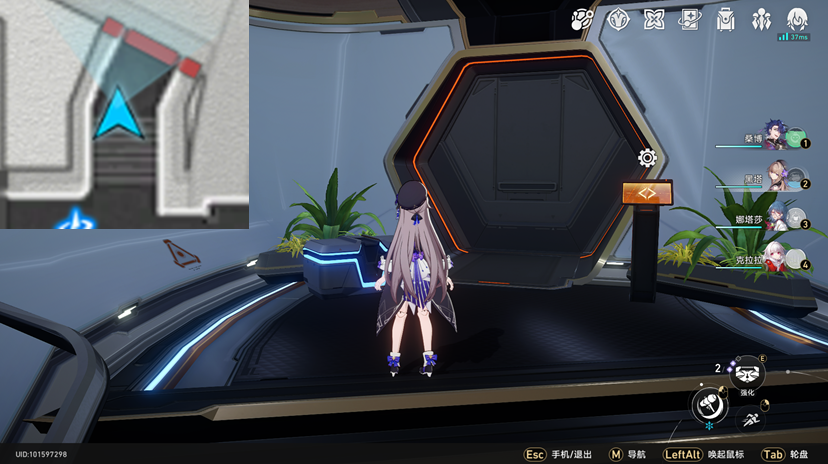
Task: Open the minimap in the corner
Action: coord(124,114)
